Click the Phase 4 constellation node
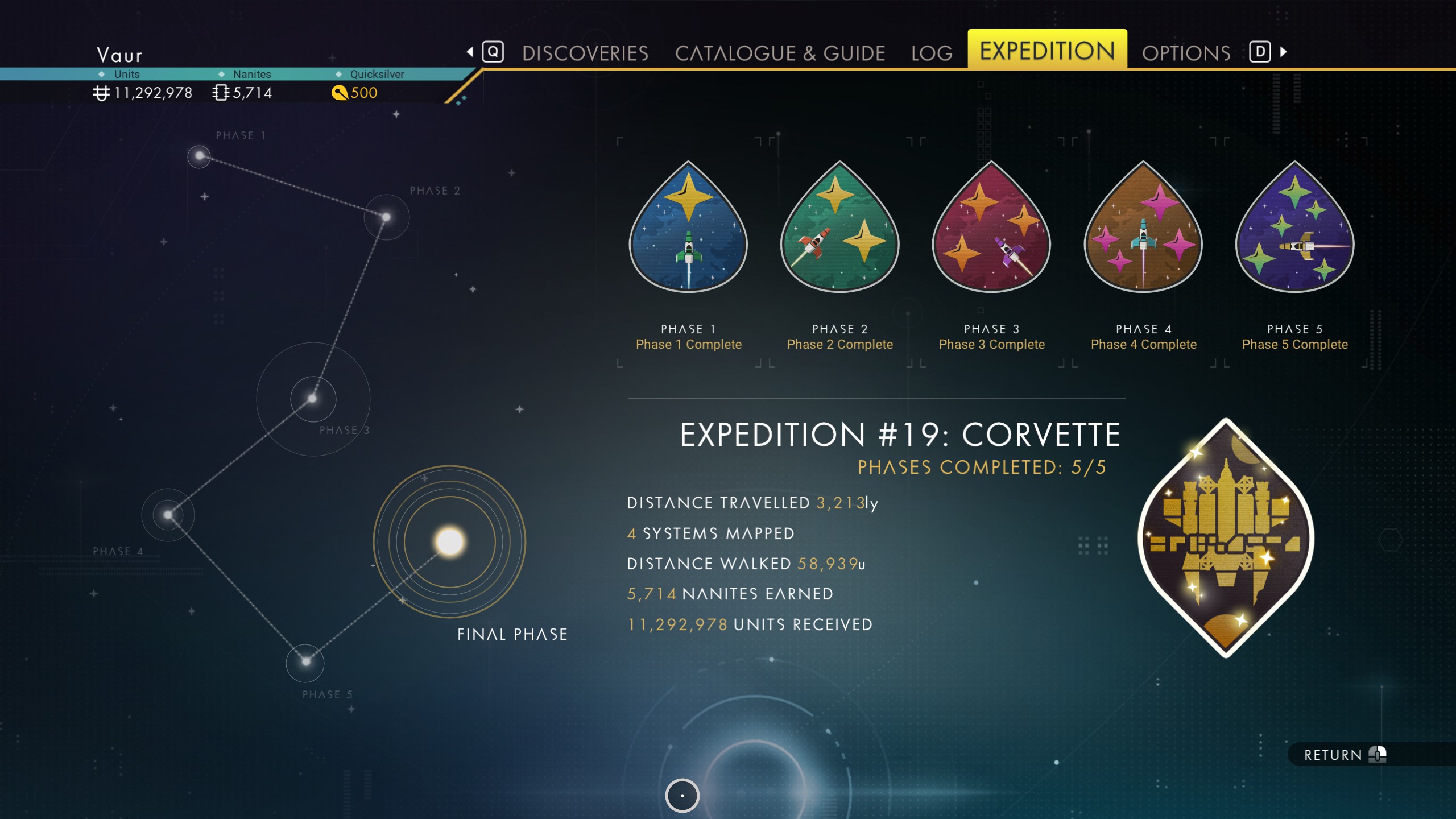Viewport: 1456px width, 819px height. [x=168, y=515]
